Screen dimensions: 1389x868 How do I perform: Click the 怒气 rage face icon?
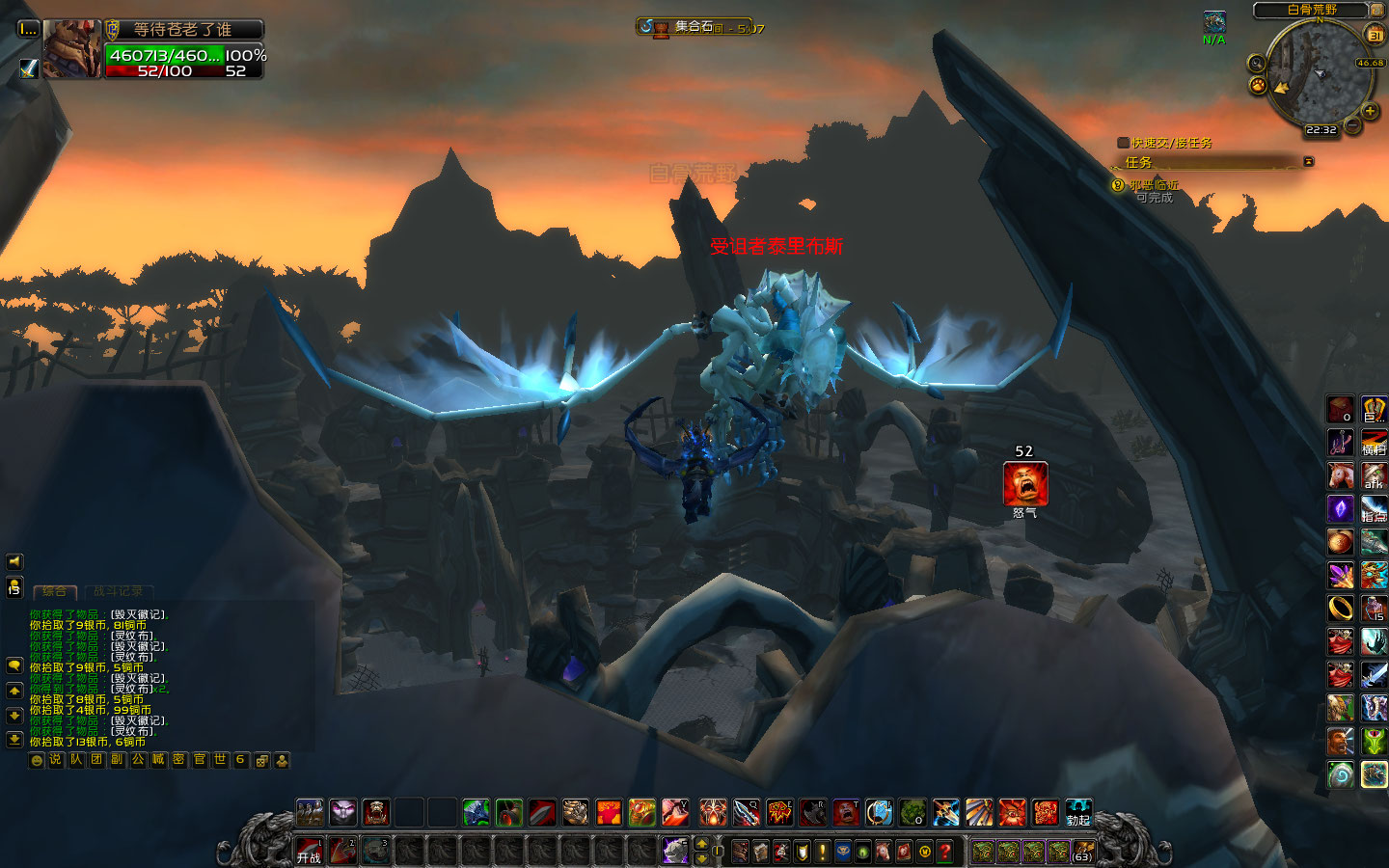(x=1024, y=483)
